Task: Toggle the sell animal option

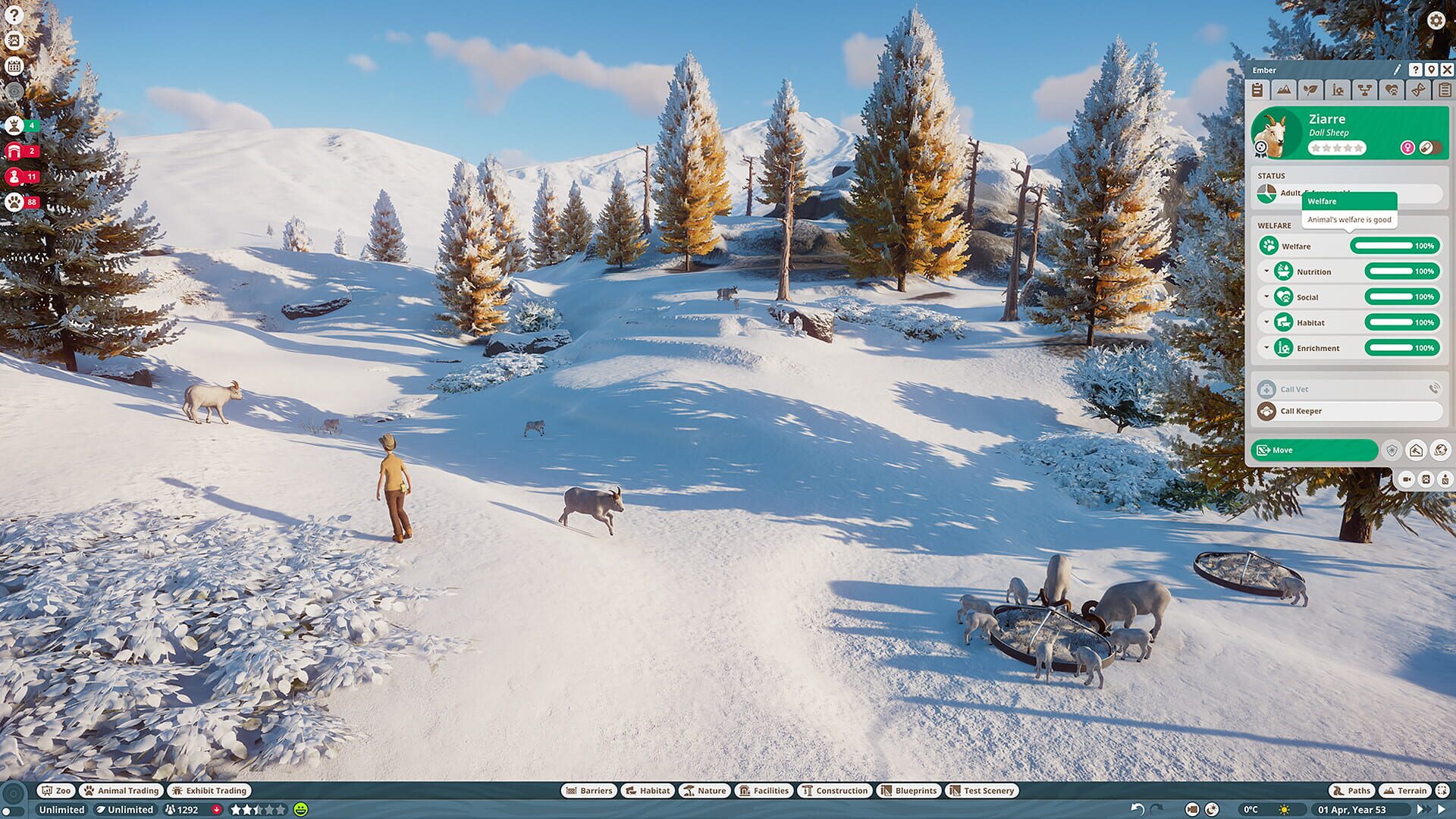Action: pos(1417,450)
